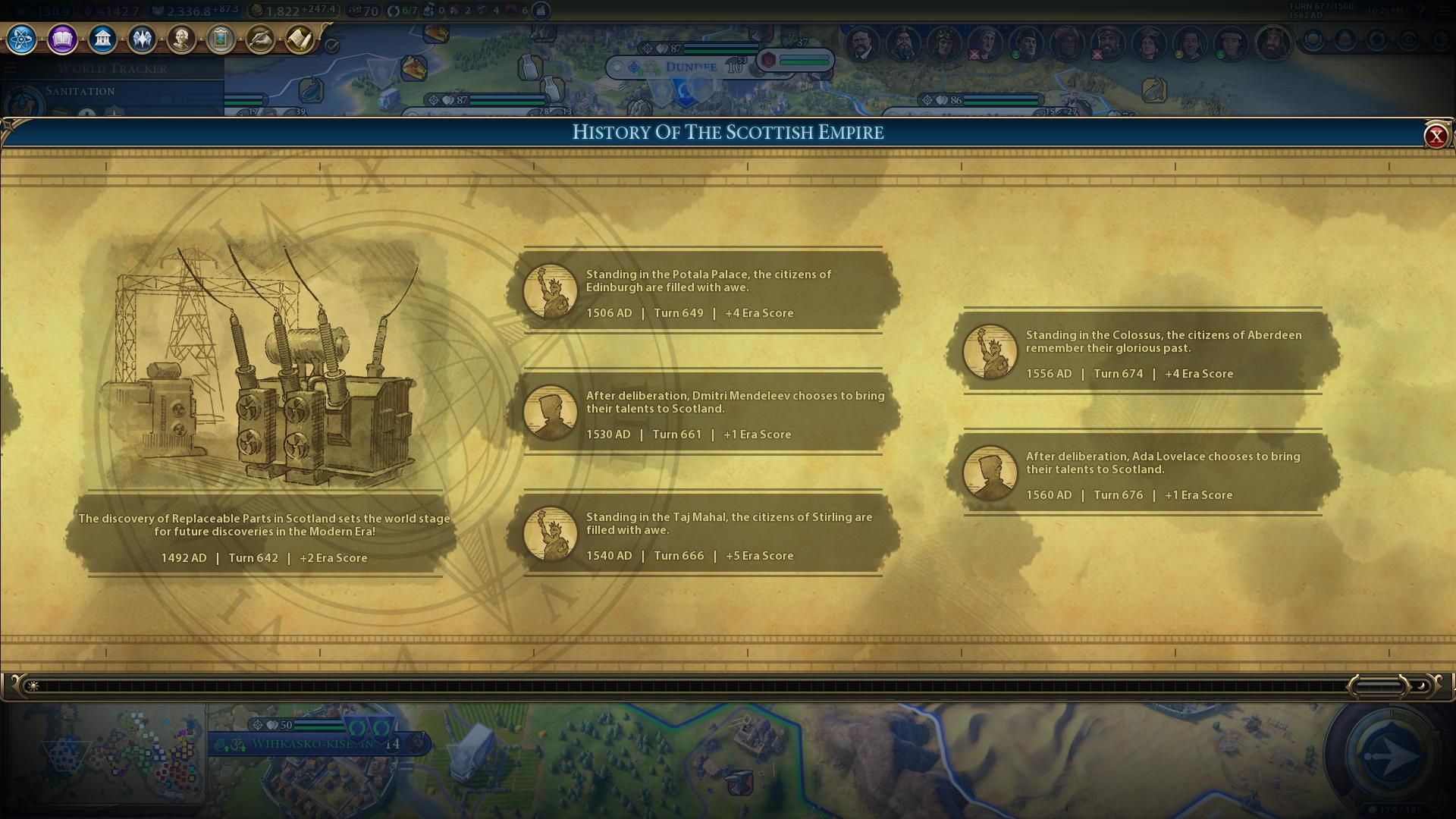Select the Ada Lovelace moment entry
Screen dimensions: 1456x819
pyautogui.click(x=1143, y=474)
